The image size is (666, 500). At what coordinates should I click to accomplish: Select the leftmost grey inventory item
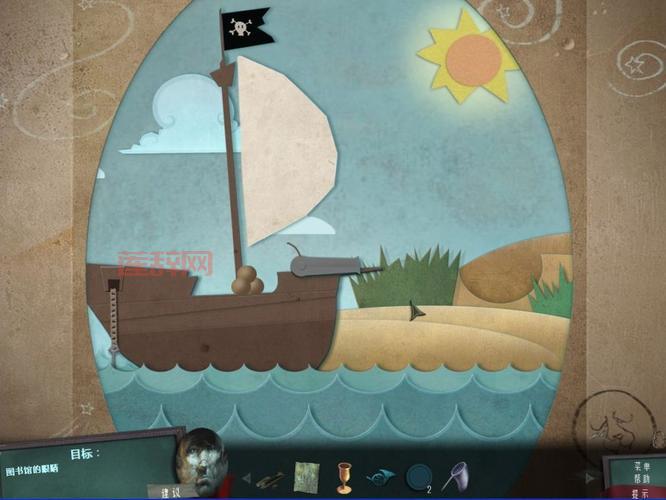pyautogui.click(x=270, y=477)
